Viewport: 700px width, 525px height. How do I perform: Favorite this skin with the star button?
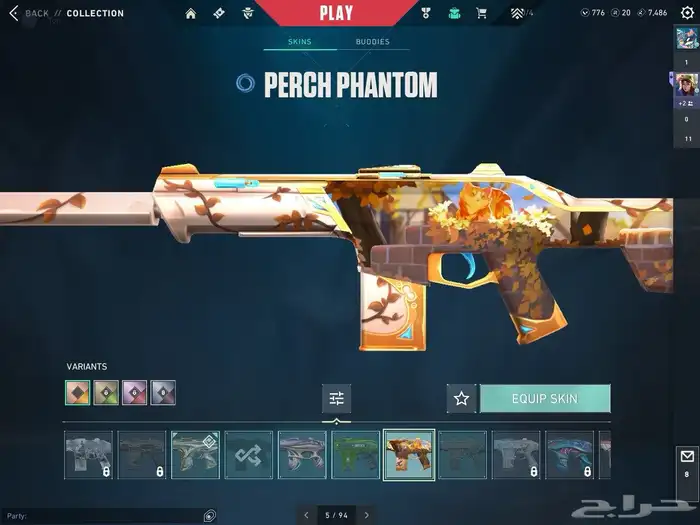(x=461, y=398)
